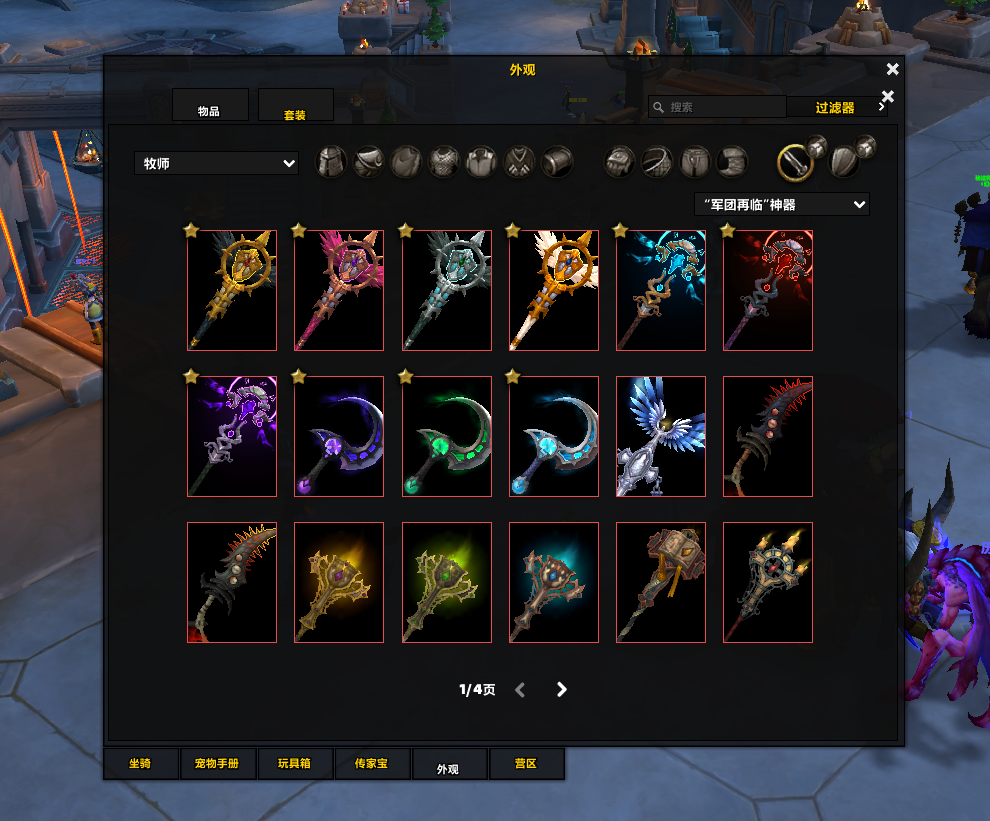Viewport: 990px width, 821px height.
Task: Open the 牧师 class dropdown
Action: click(x=216, y=163)
